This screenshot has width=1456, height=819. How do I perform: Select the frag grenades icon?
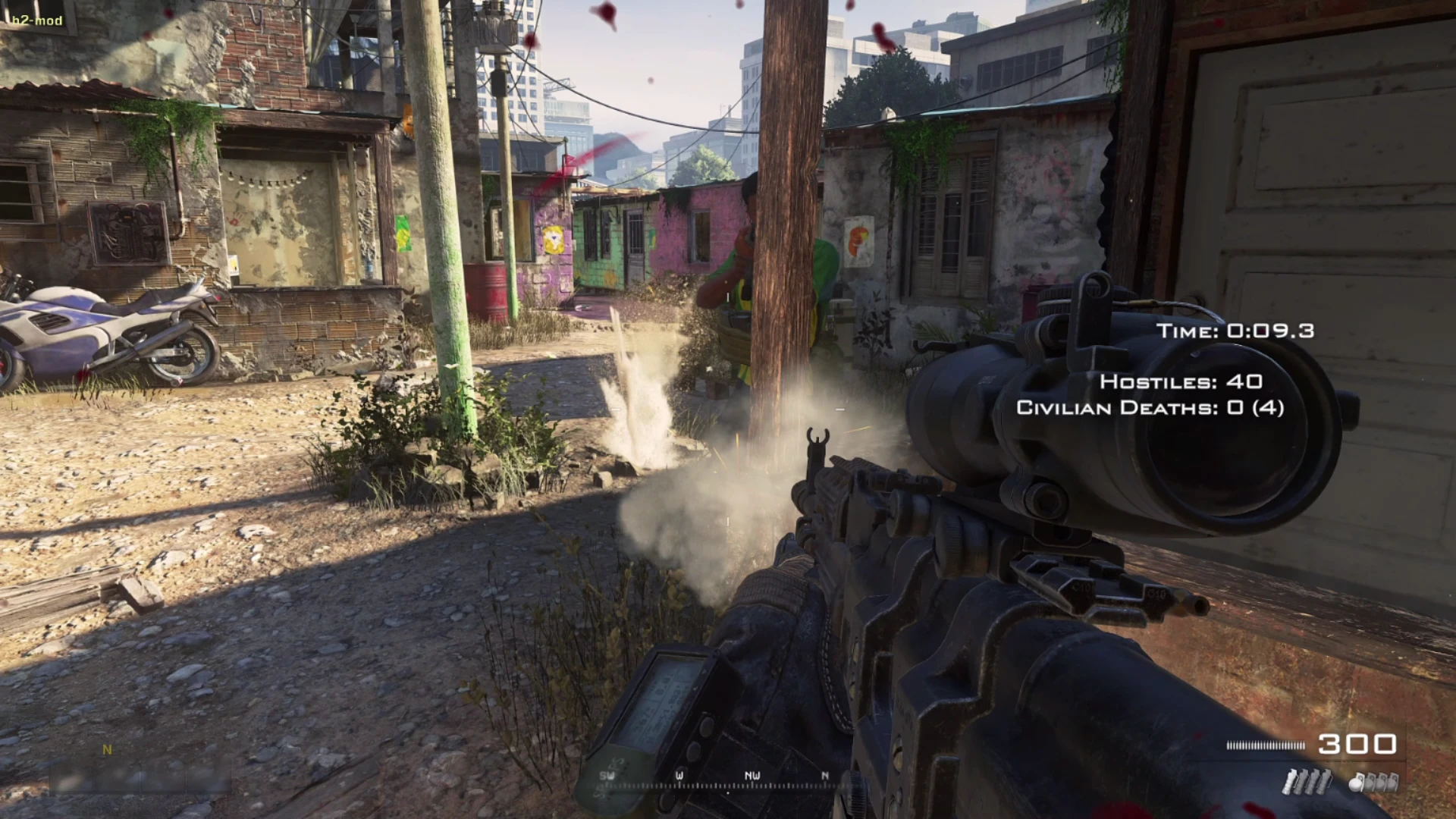pyautogui.click(x=1373, y=782)
